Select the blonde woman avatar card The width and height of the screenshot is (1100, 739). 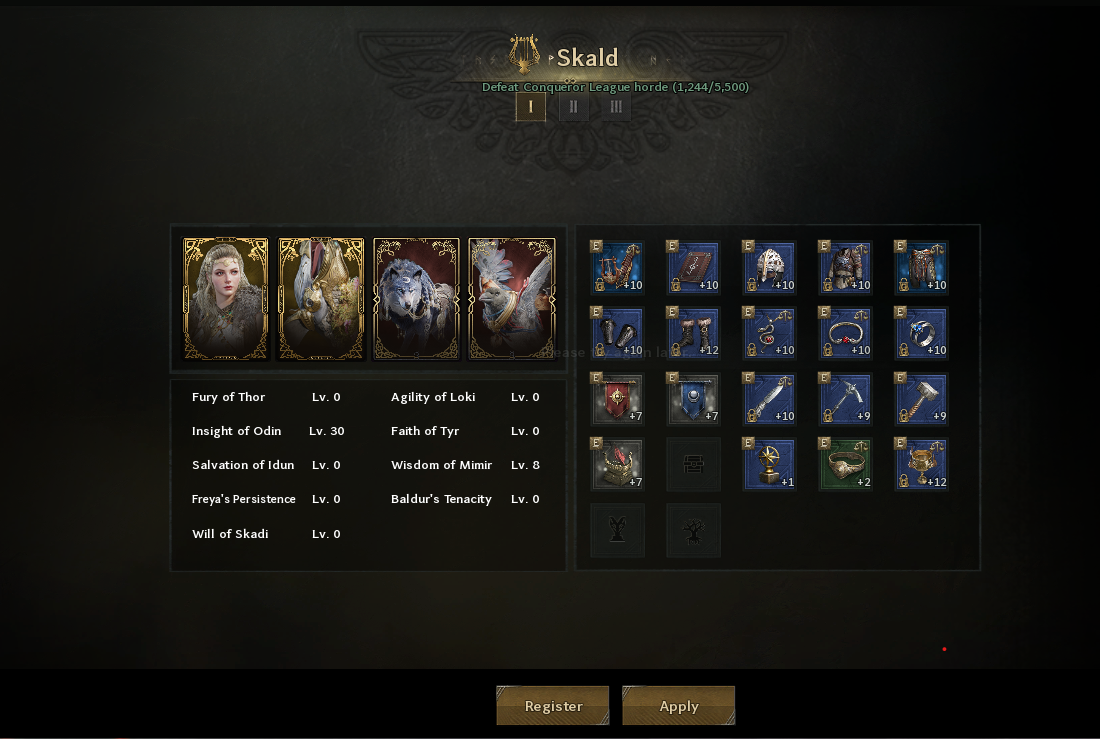[x=226, y=299]
